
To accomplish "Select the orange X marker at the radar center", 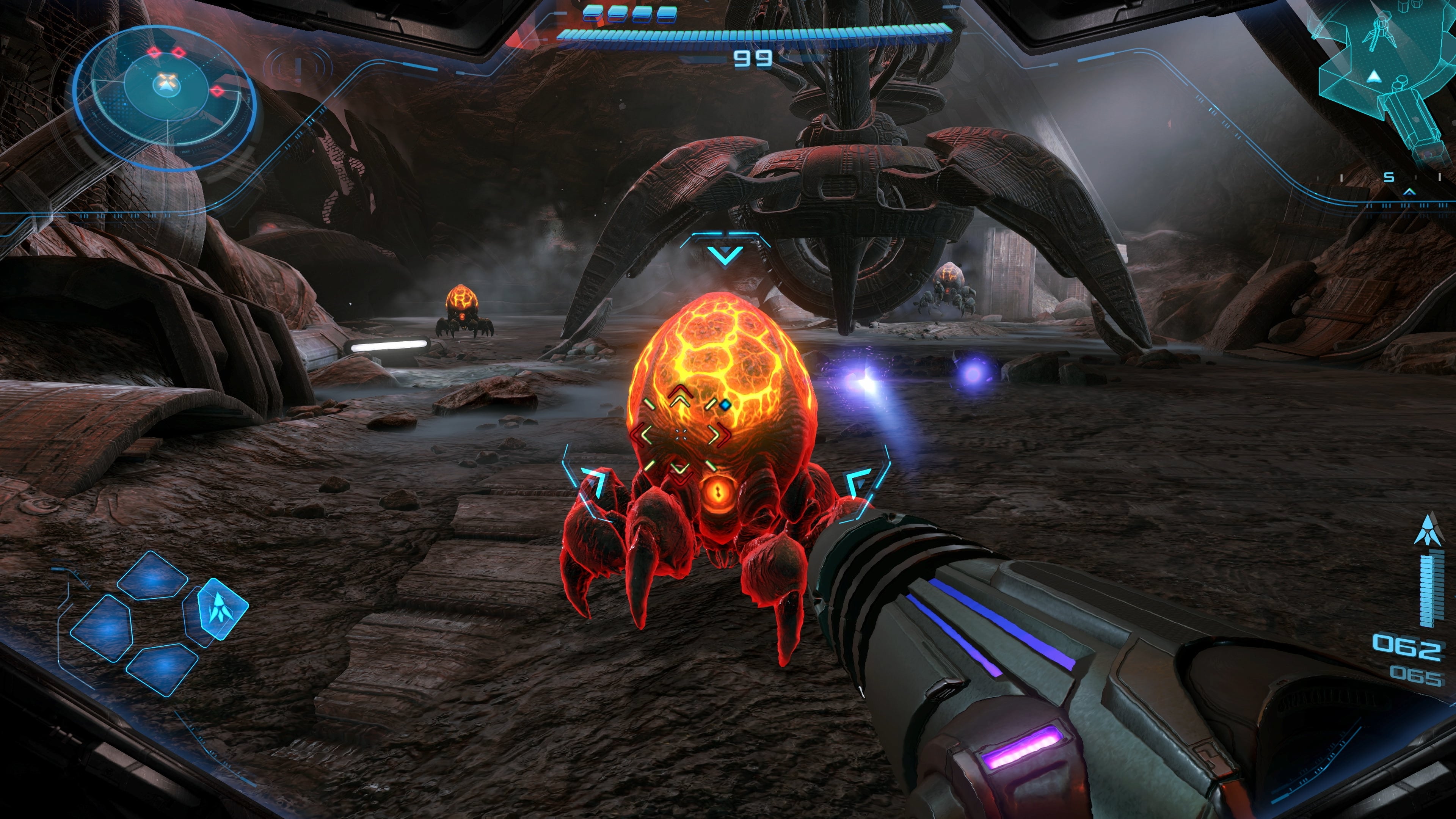I will click(167, 80).
